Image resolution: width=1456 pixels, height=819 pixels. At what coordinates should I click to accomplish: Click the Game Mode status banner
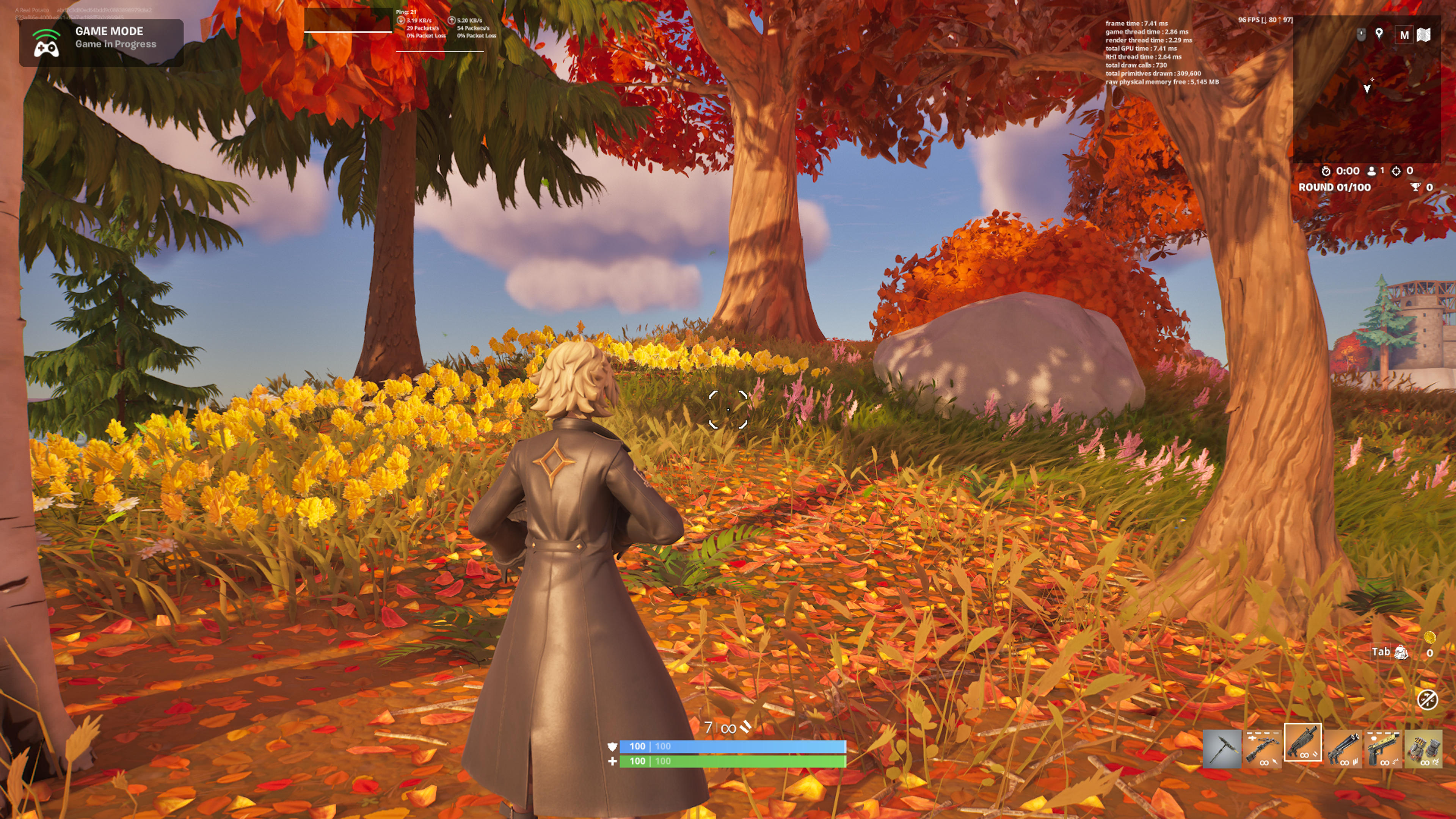click(102, 42)
